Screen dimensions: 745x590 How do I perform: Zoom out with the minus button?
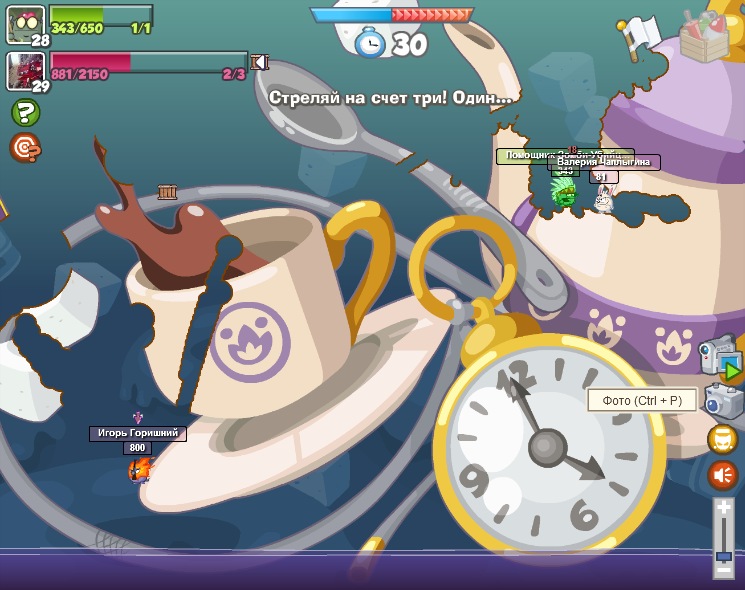click(724, 568)
